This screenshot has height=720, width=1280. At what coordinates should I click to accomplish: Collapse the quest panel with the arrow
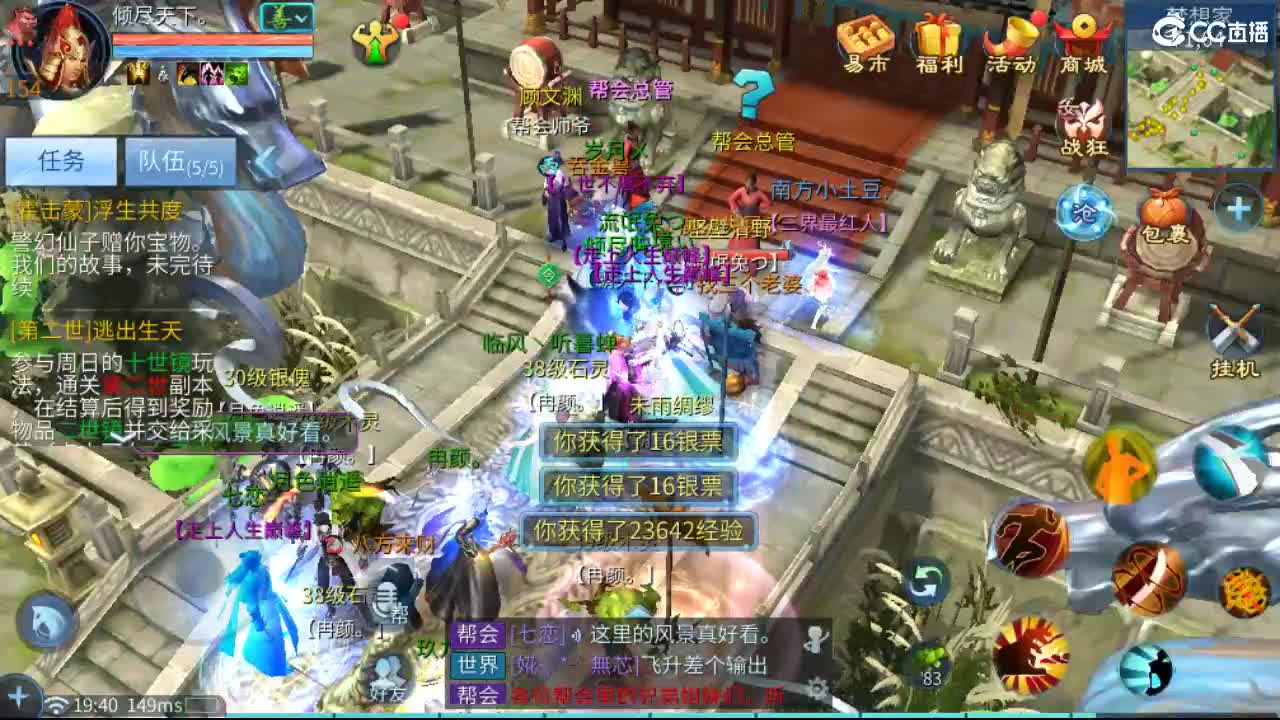click(267, 162)
